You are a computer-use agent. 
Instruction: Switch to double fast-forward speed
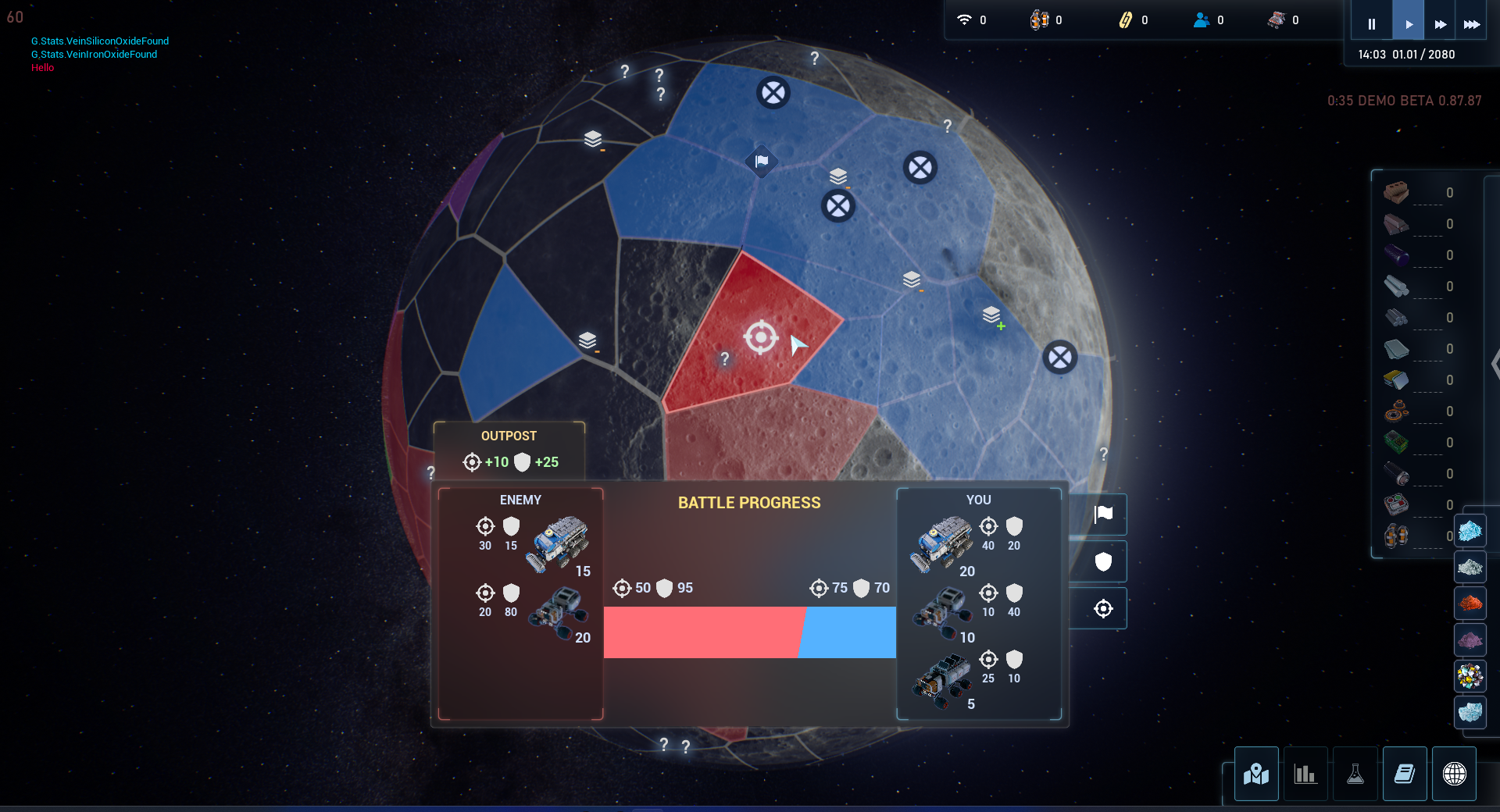click(1440, 23)
